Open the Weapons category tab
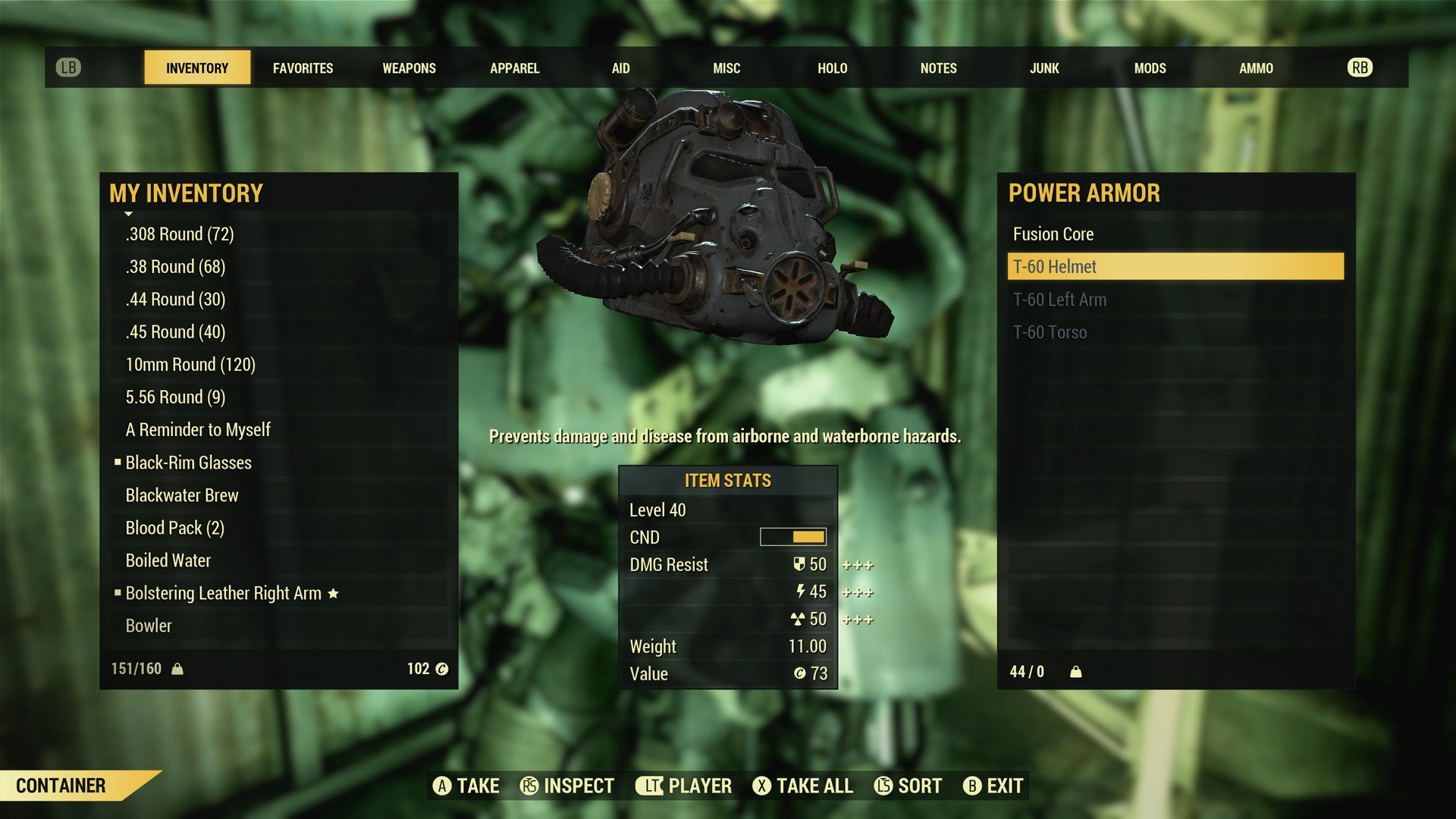This screenshot has width=1456, height=819. click(x=409, y=68)
